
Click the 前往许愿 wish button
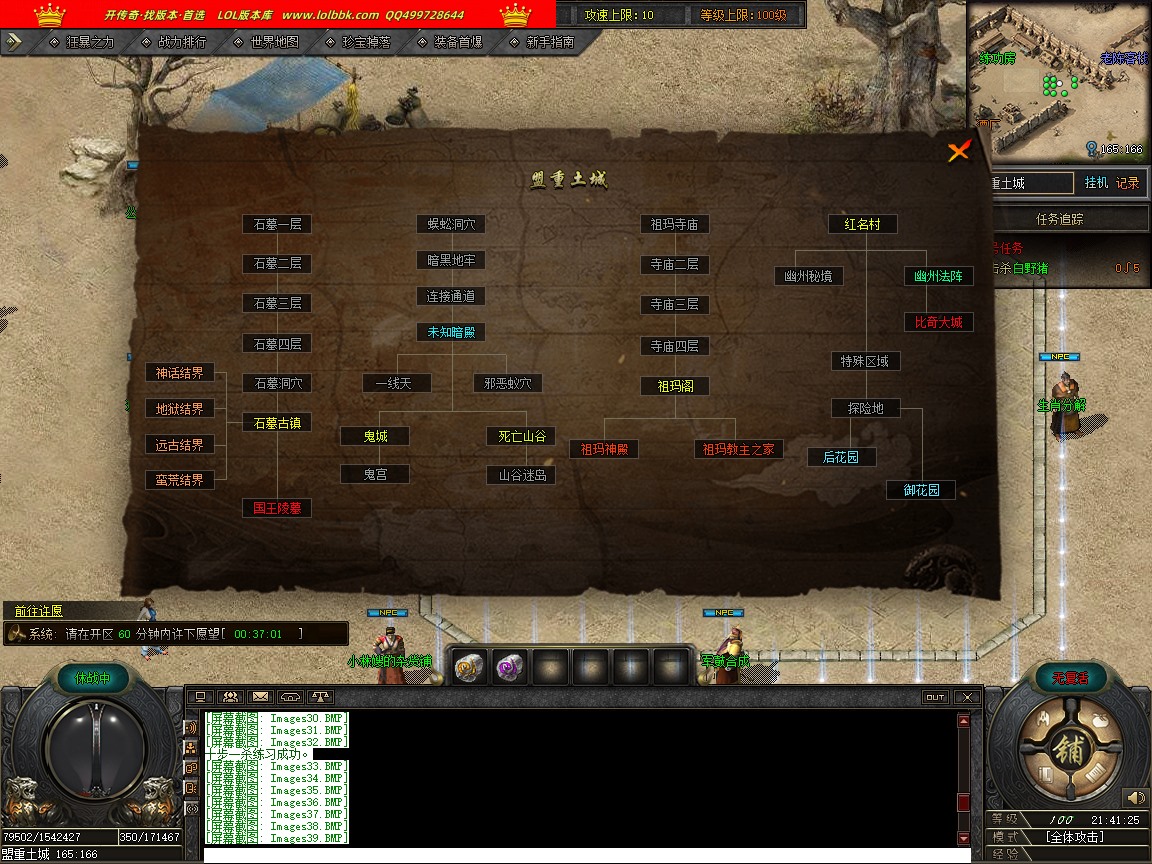pyautogui.click(x=40, y=611)
